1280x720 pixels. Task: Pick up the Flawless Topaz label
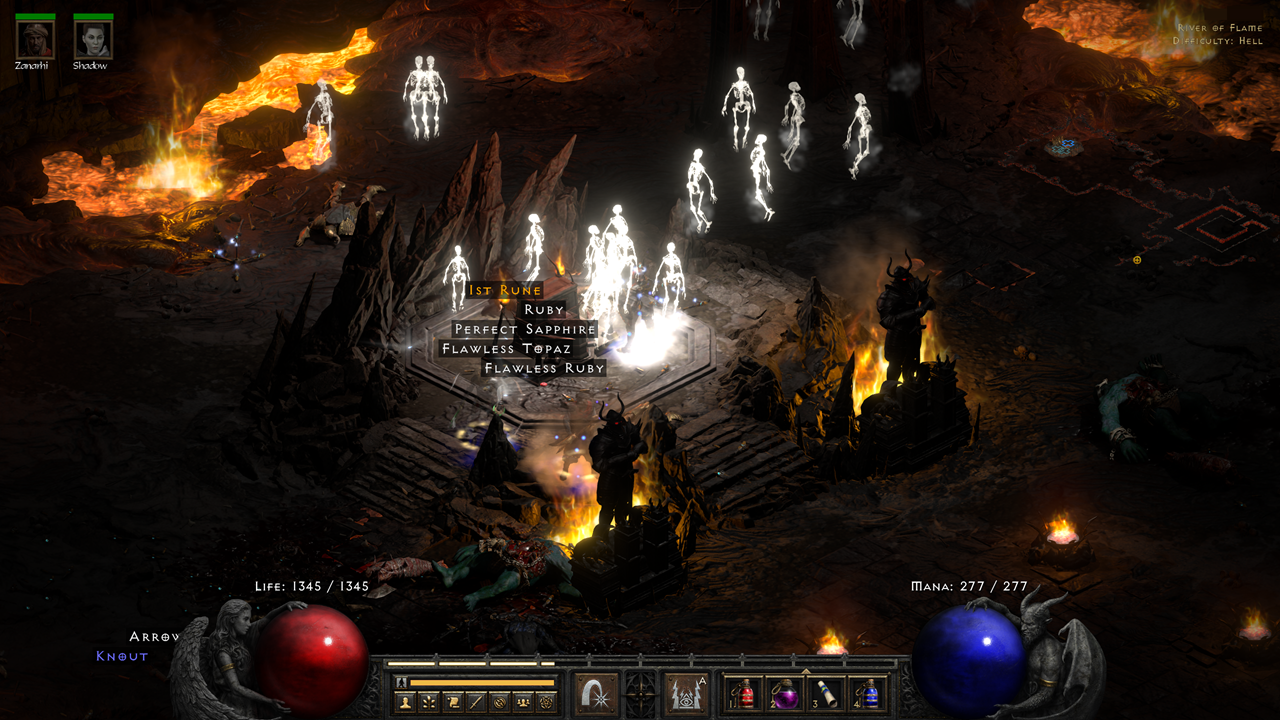[x=506, y=349]
